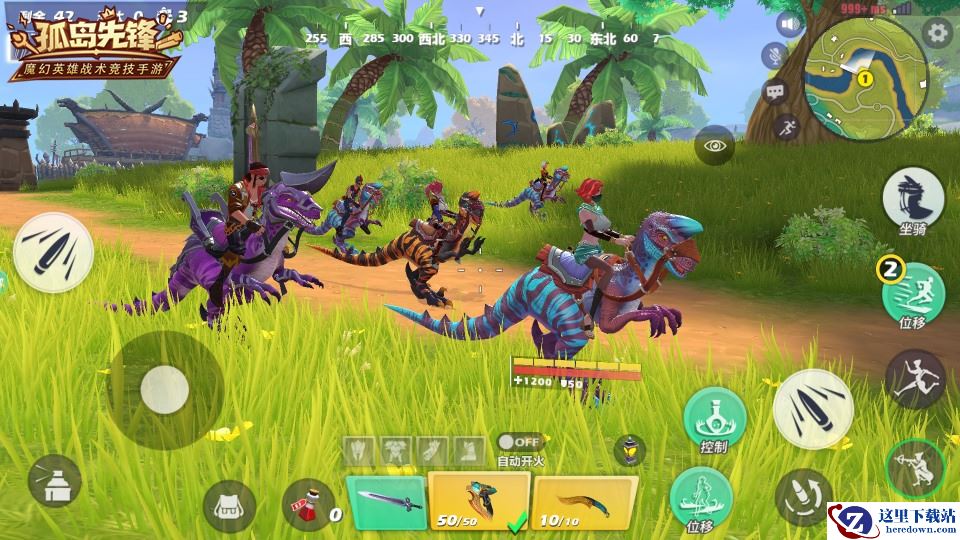Screen dimensions: 960x540
Task: Toggle the muted microphone icon
Action: 775,56
